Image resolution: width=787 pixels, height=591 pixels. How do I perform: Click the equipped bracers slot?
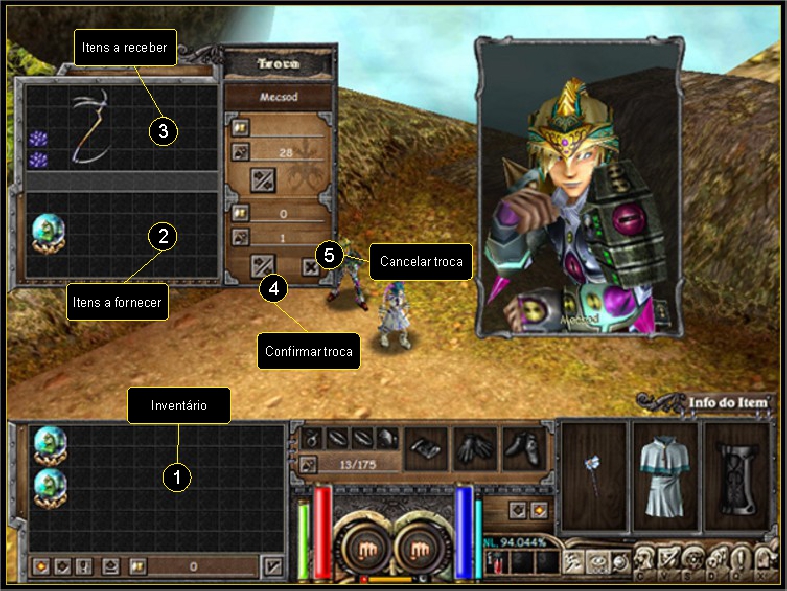pos(427,448)
